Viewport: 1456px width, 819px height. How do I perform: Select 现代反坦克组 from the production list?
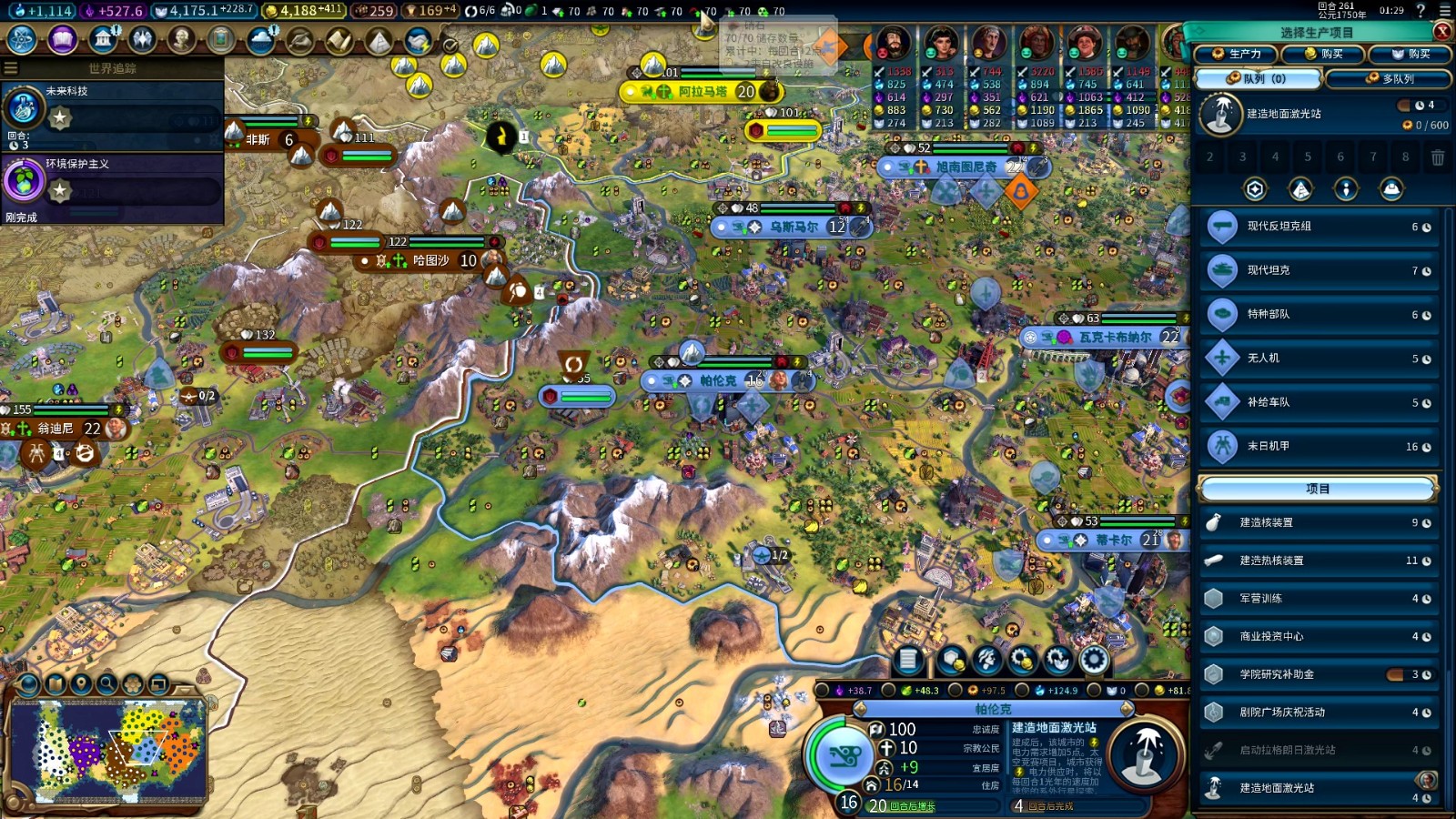click(x=1316, y=227)
